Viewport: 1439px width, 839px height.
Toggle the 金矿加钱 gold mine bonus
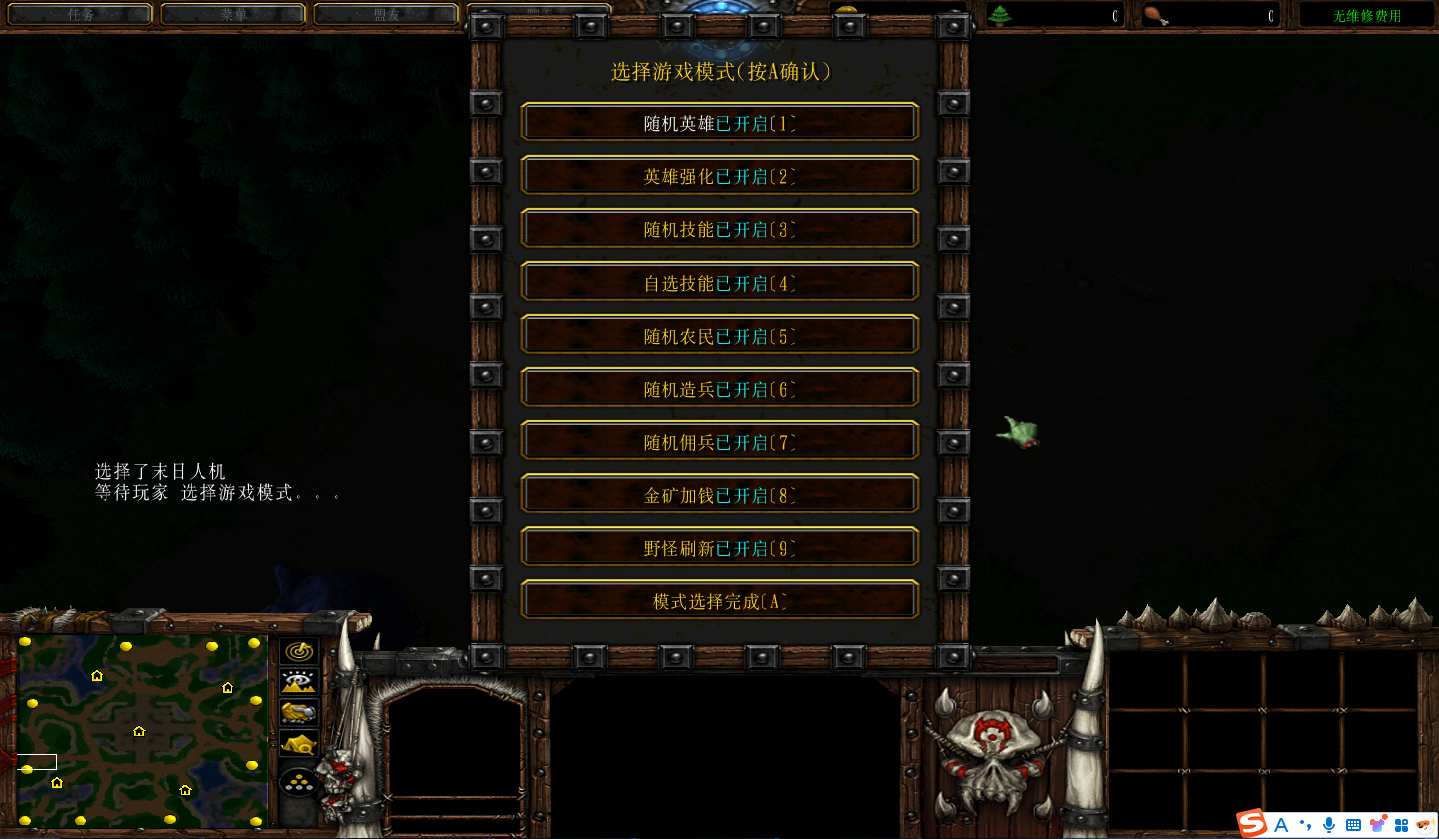click(x=719, y=494)
